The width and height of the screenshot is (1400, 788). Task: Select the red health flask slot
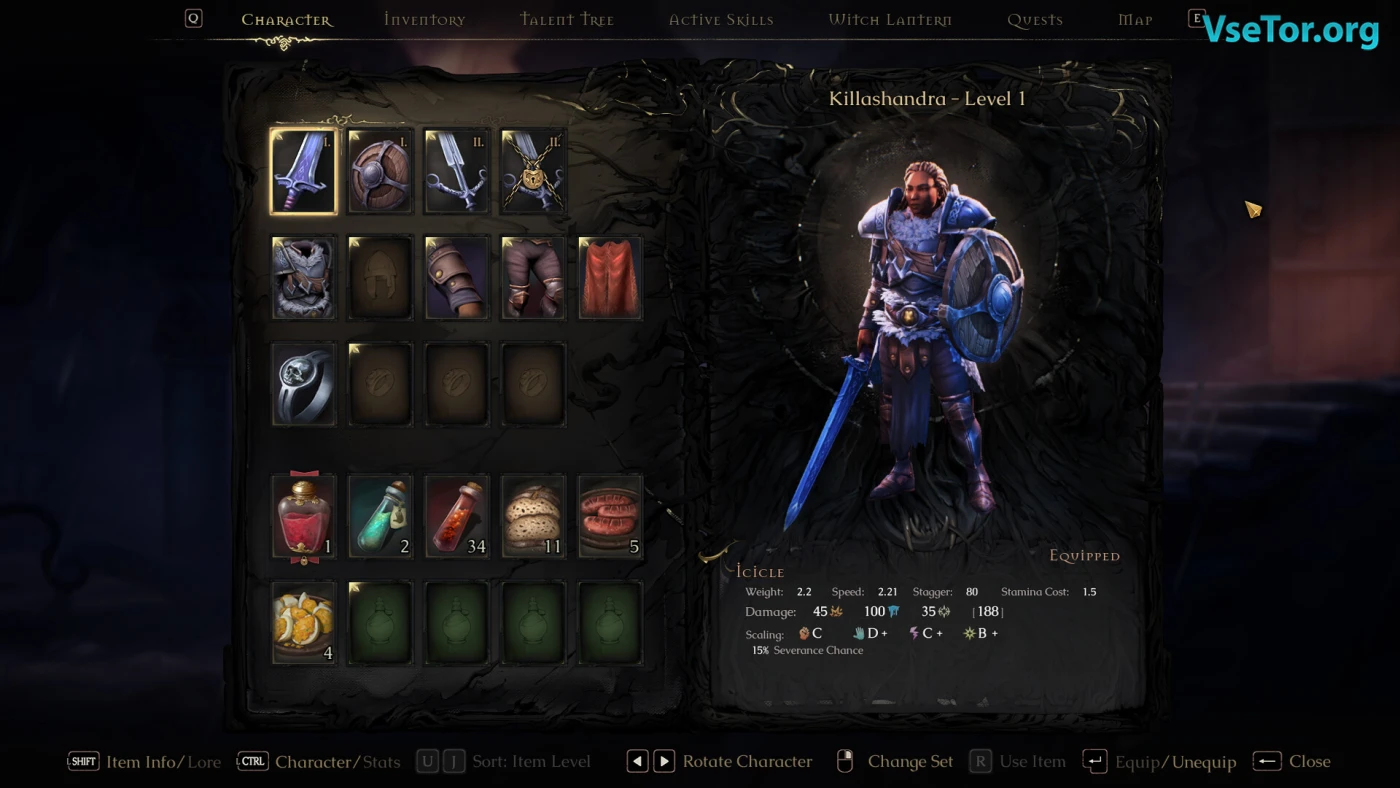pyautogui.click(x=304, y=516)
